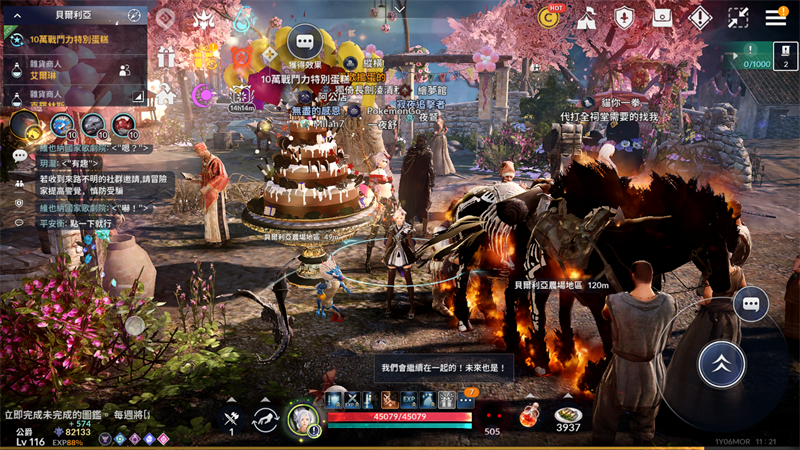Open the ellipsis bubble near right edge
Image resolution: width=800 pixels, height=450 pixels.
(x=750, y=304)
